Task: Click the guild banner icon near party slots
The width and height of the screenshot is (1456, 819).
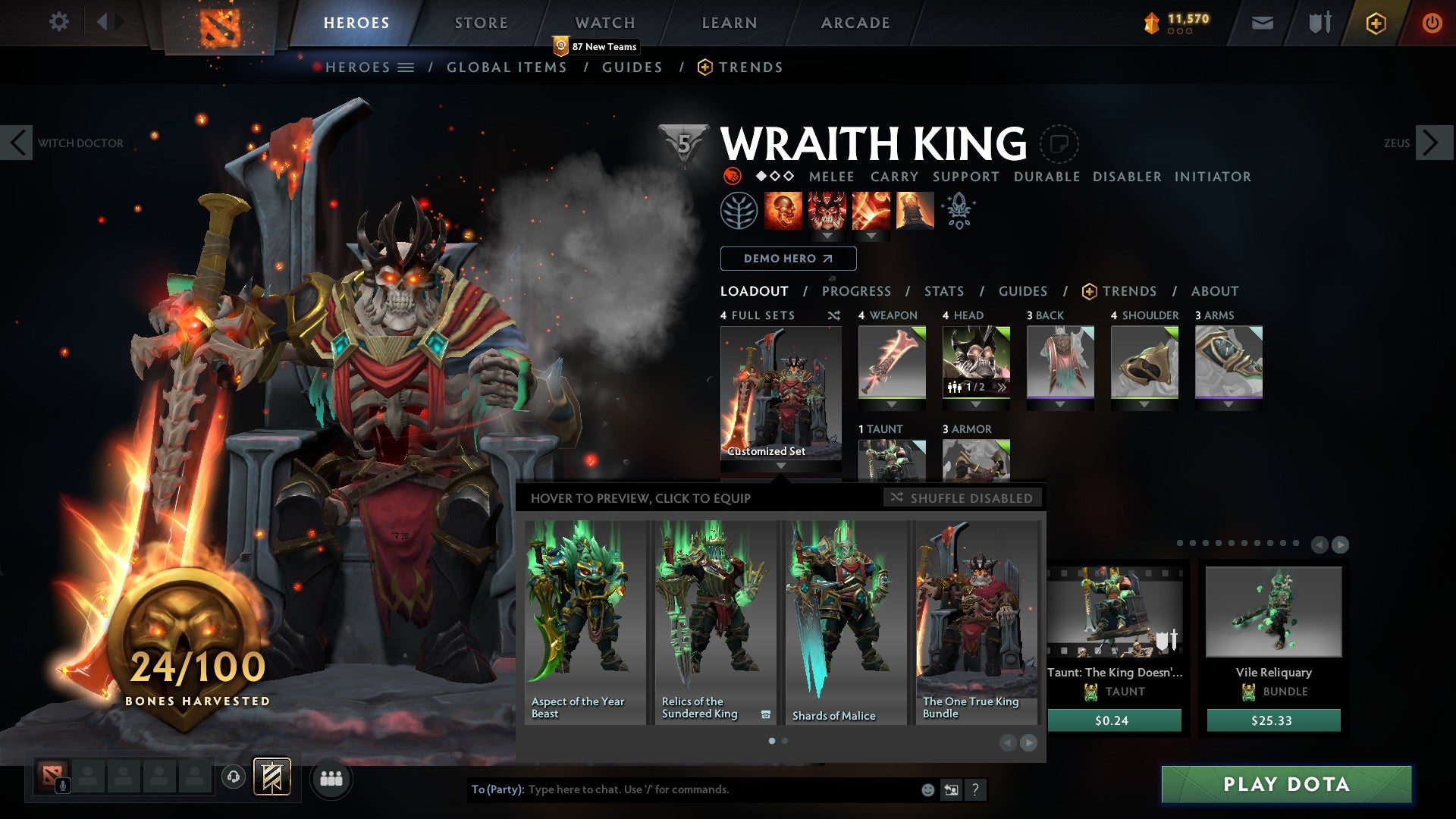Action: point(271,778)
